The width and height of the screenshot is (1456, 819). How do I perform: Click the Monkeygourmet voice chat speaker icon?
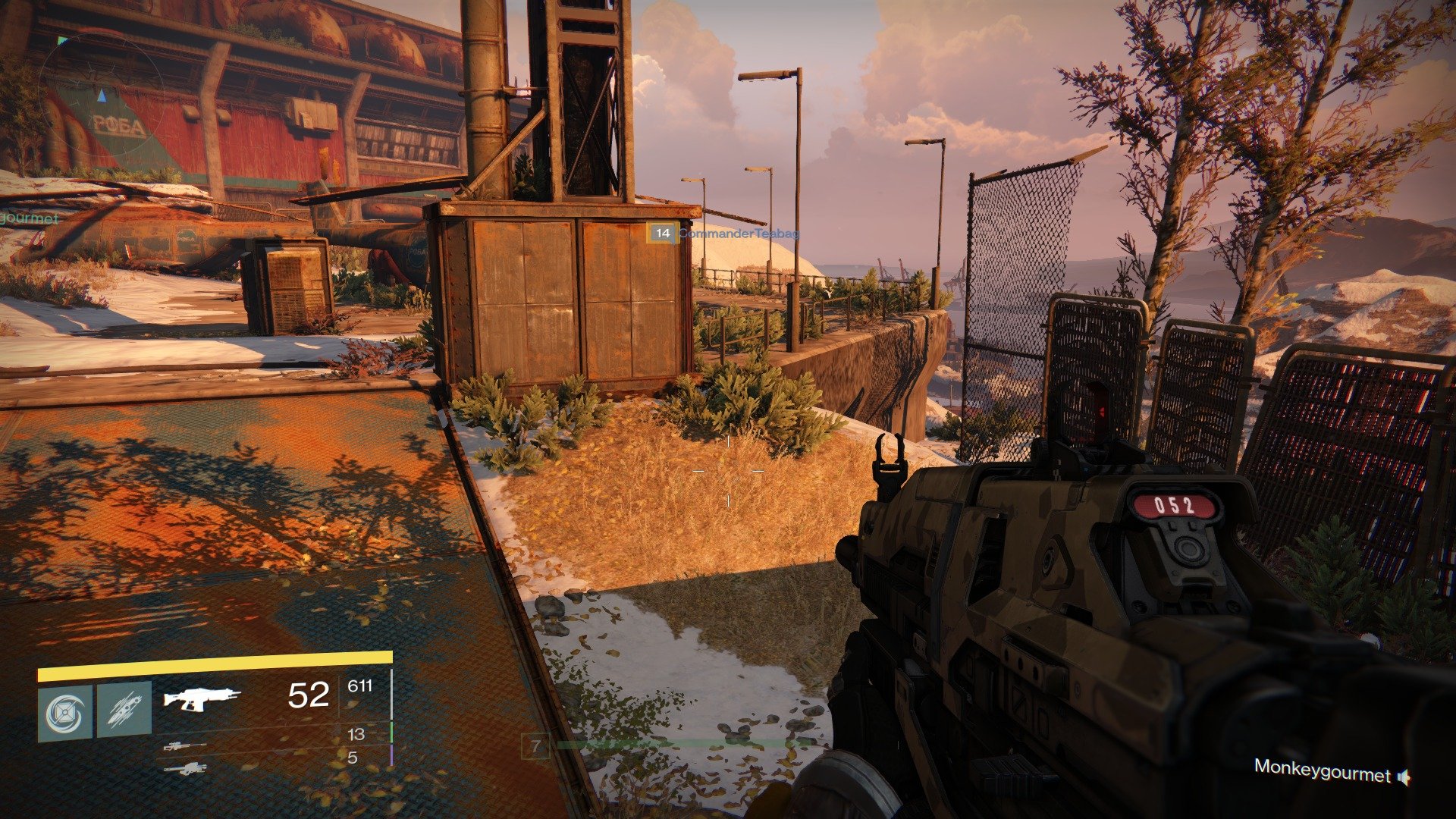[1404, 777]
